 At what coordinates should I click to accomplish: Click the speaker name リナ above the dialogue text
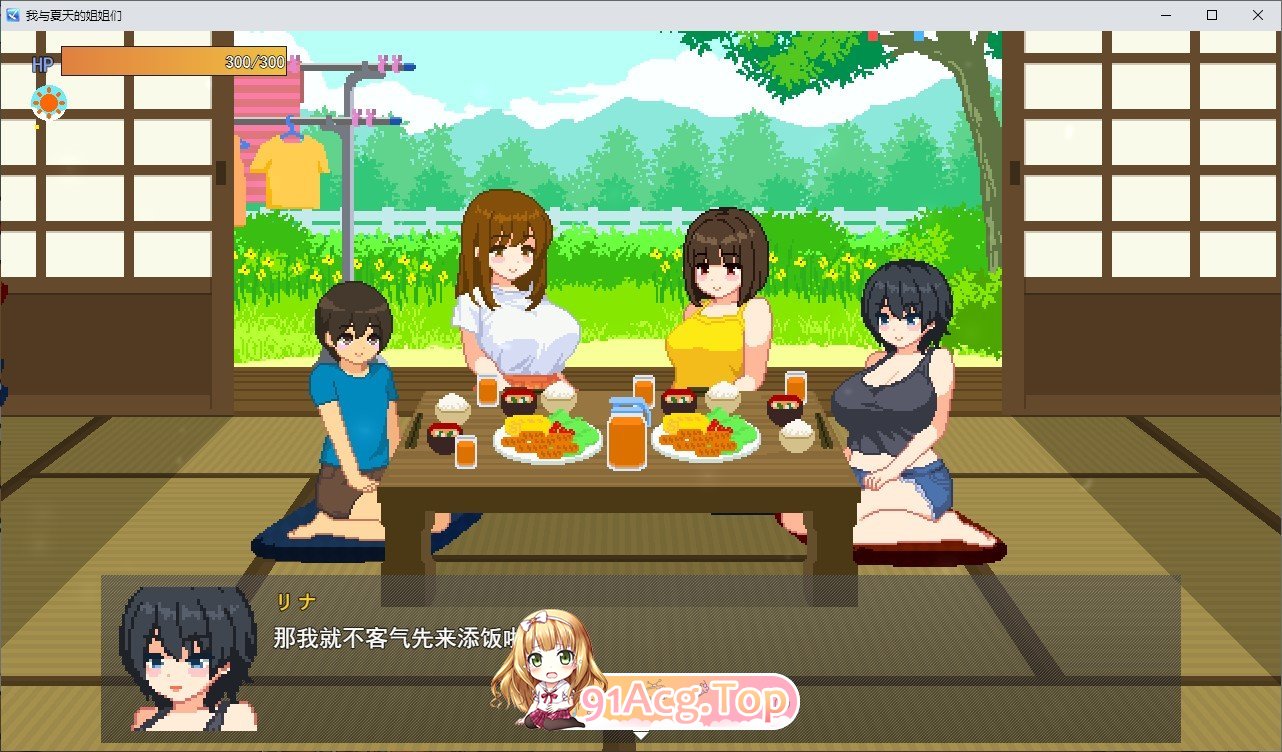click(298, 601)
